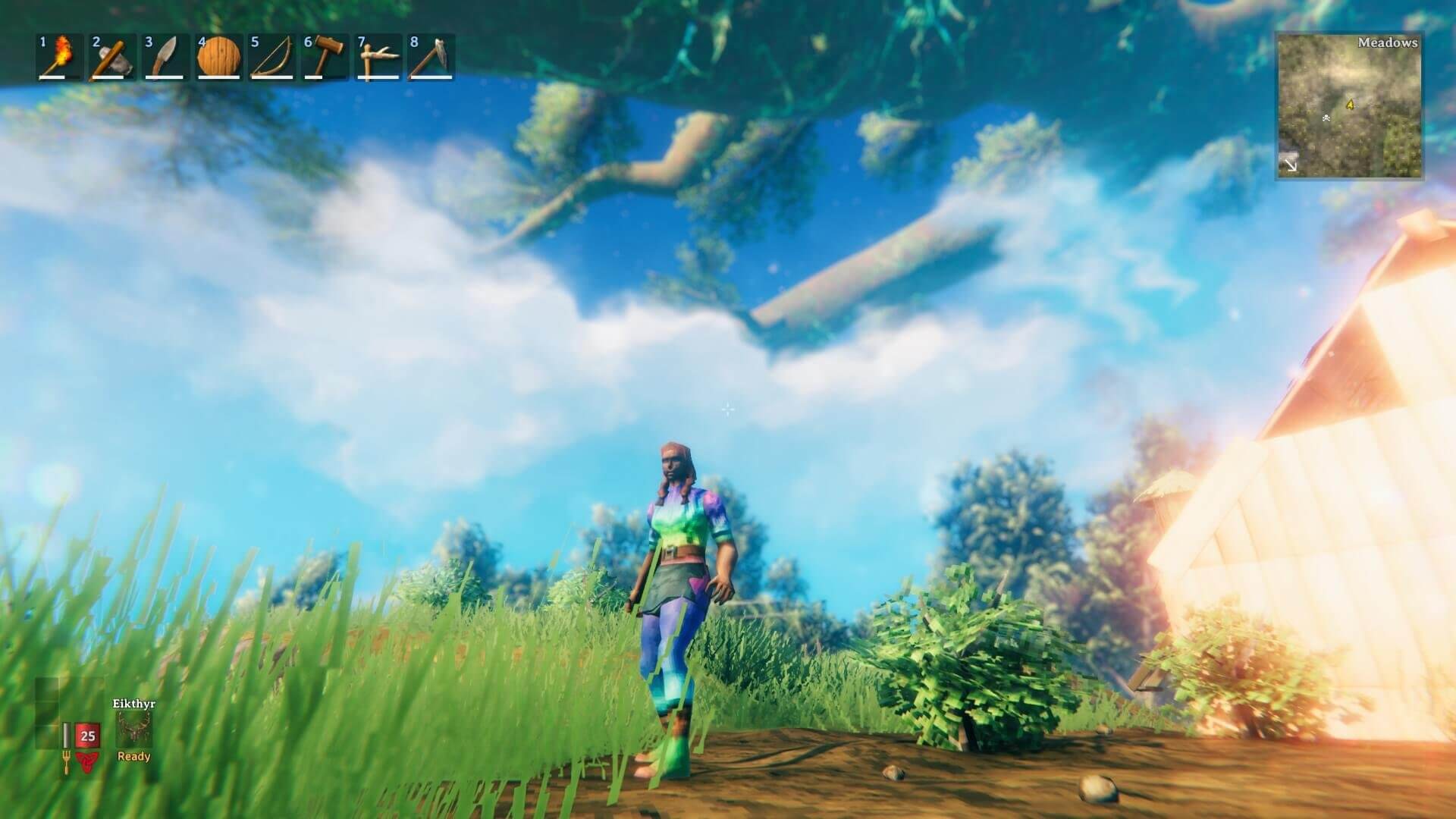Screen dimensions: 1456x819
Task: Activate the Eikthyr forsaken power icon
Action: pyautogui.click(x=134, y=731)
